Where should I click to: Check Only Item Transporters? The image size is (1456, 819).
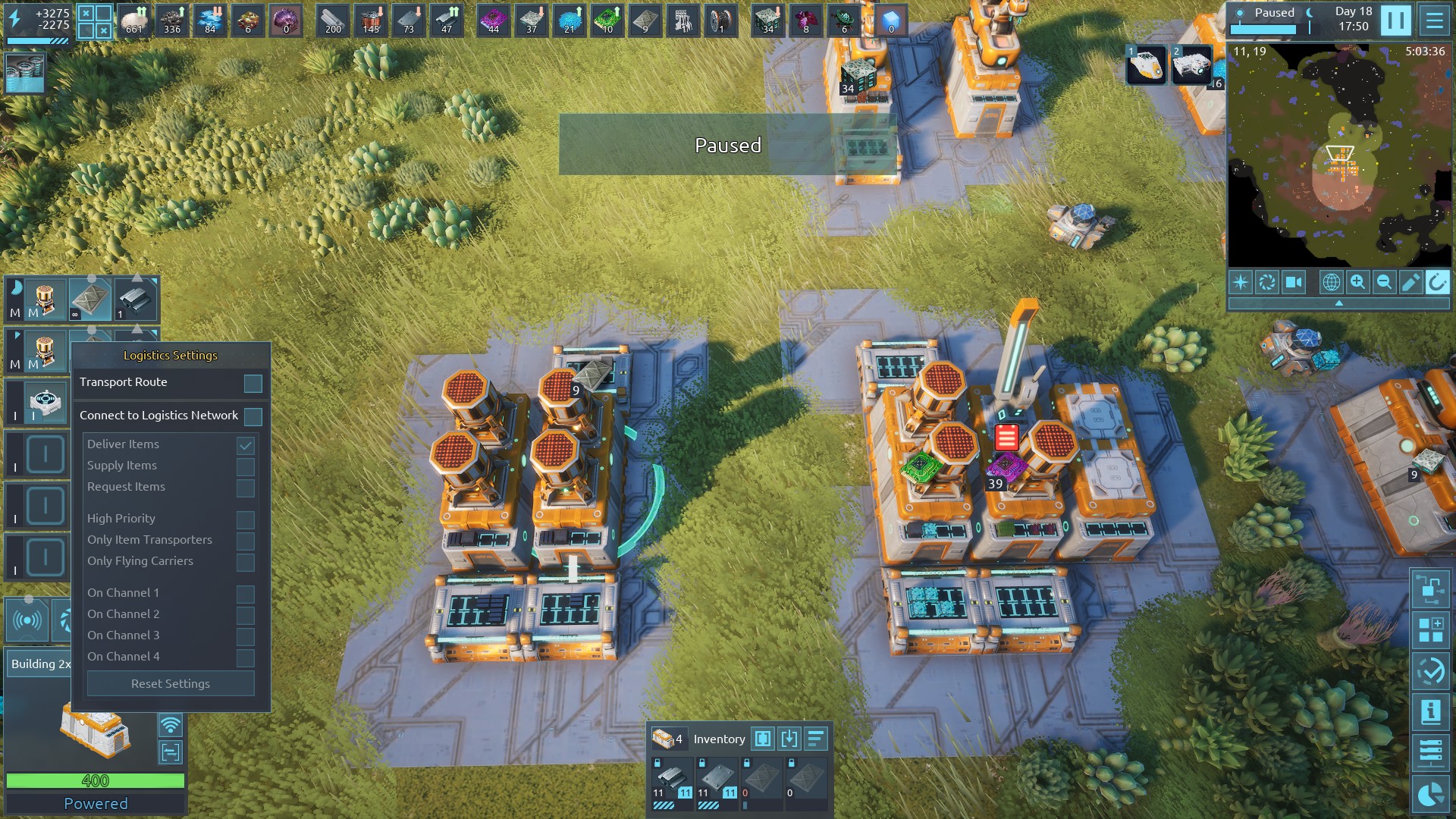[245, 541]
